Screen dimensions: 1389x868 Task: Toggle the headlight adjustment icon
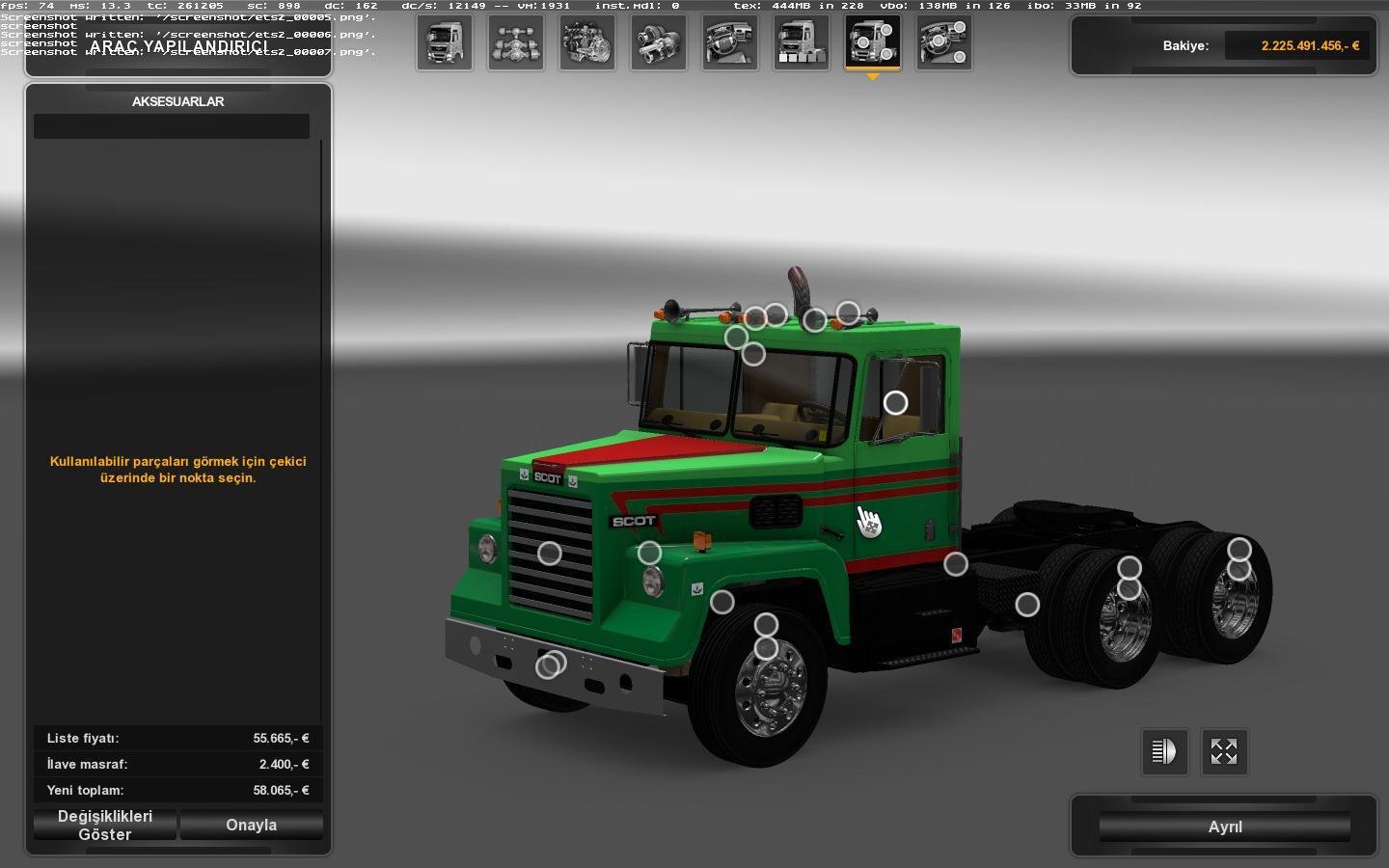(x=1164, y=751)
